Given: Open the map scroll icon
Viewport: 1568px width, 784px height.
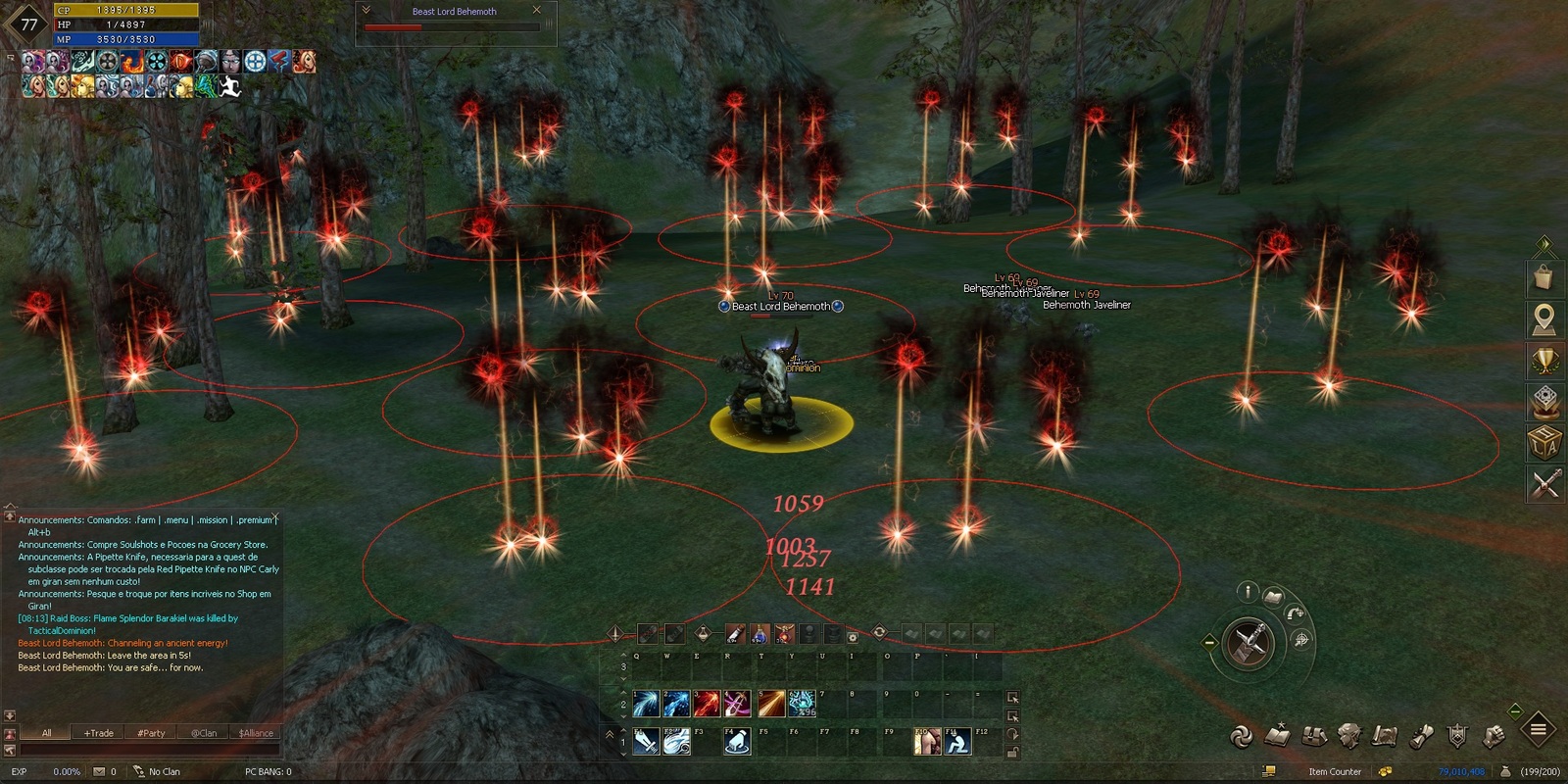Looking at the screenshot, I should point(1385,735).
